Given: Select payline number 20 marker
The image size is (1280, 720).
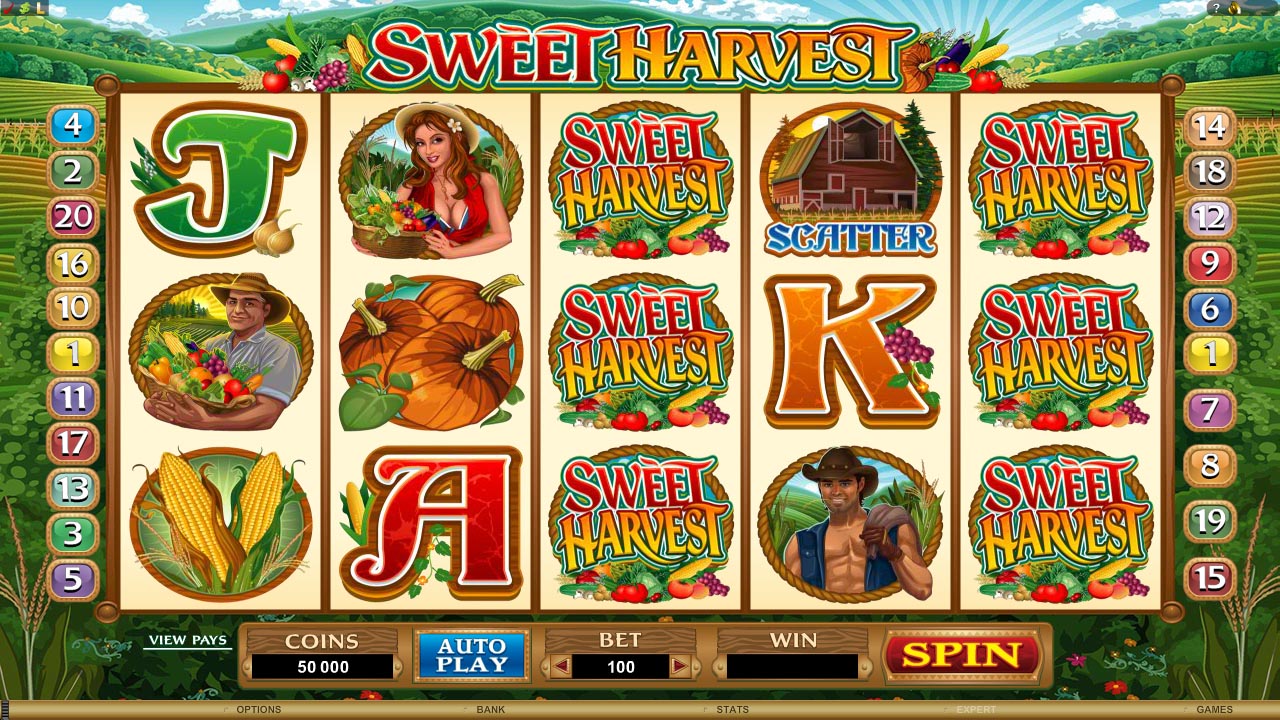Looking at the screenshot, I should click(x=72, y=216).
